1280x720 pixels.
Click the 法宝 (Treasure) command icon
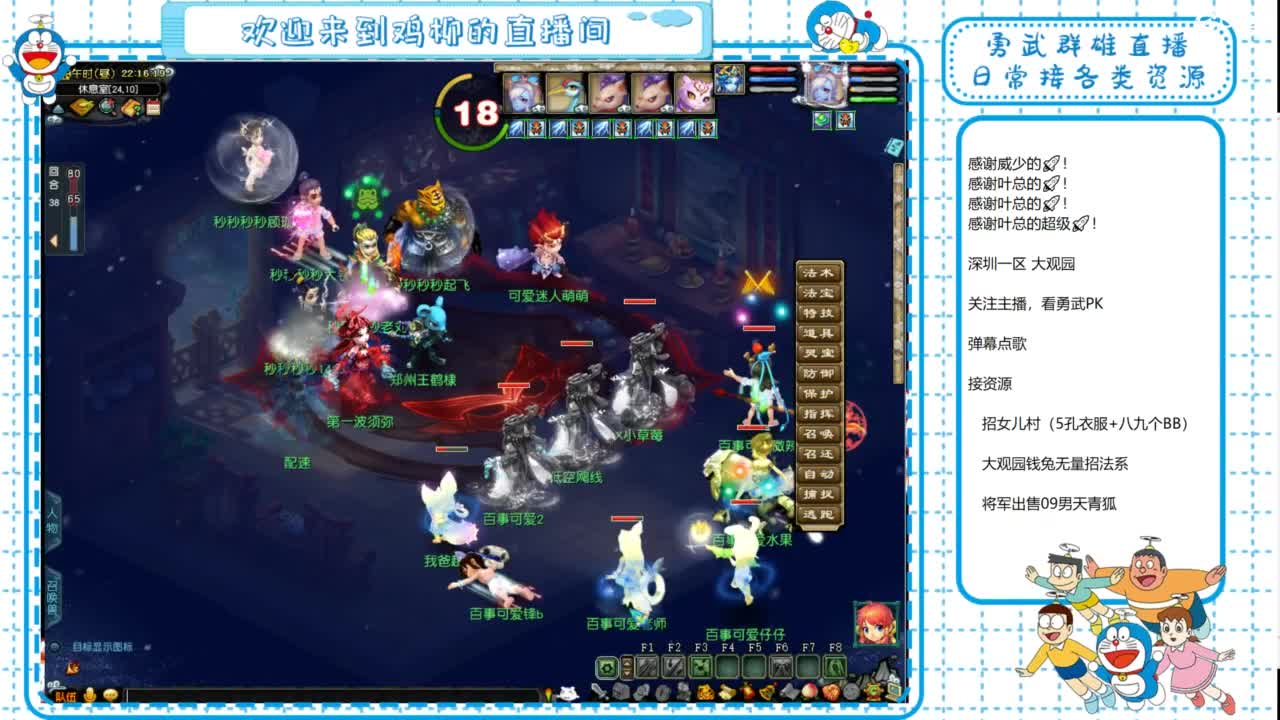click(818, 291)
